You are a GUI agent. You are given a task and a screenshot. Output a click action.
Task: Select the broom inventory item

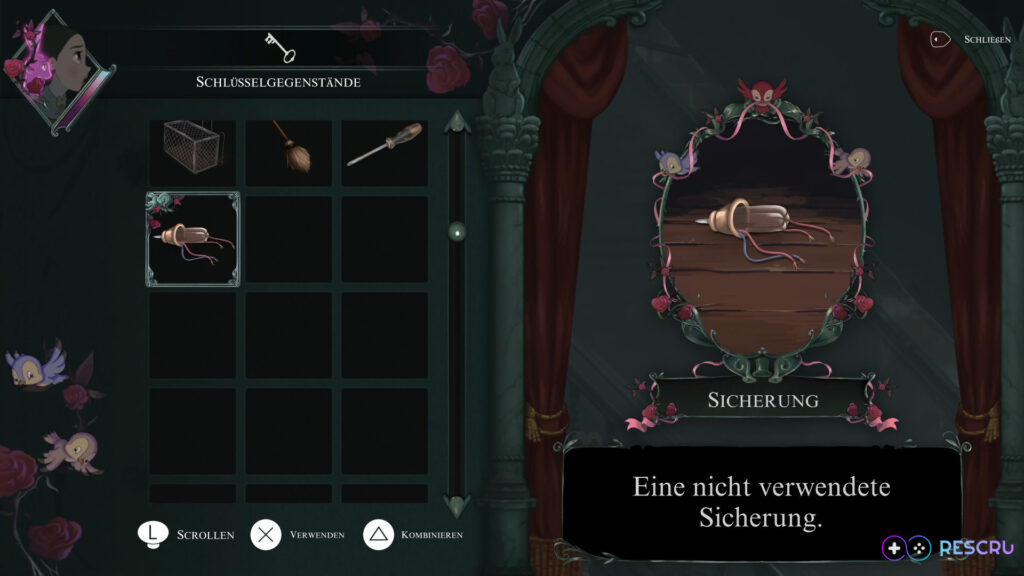tap(289, 151)
